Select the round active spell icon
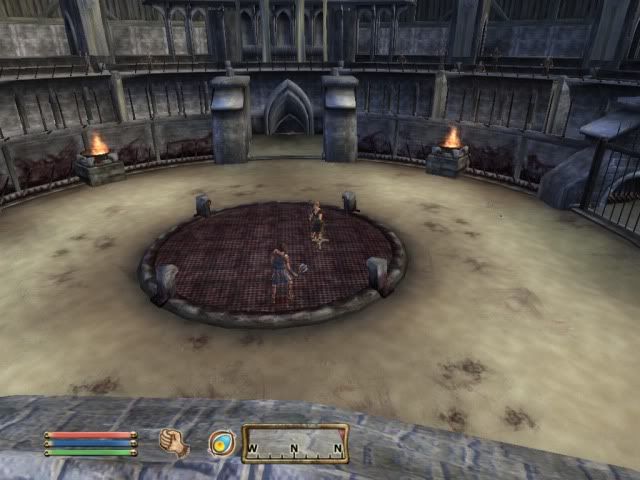The image size is (640, 480). click(x=221, y=443)
